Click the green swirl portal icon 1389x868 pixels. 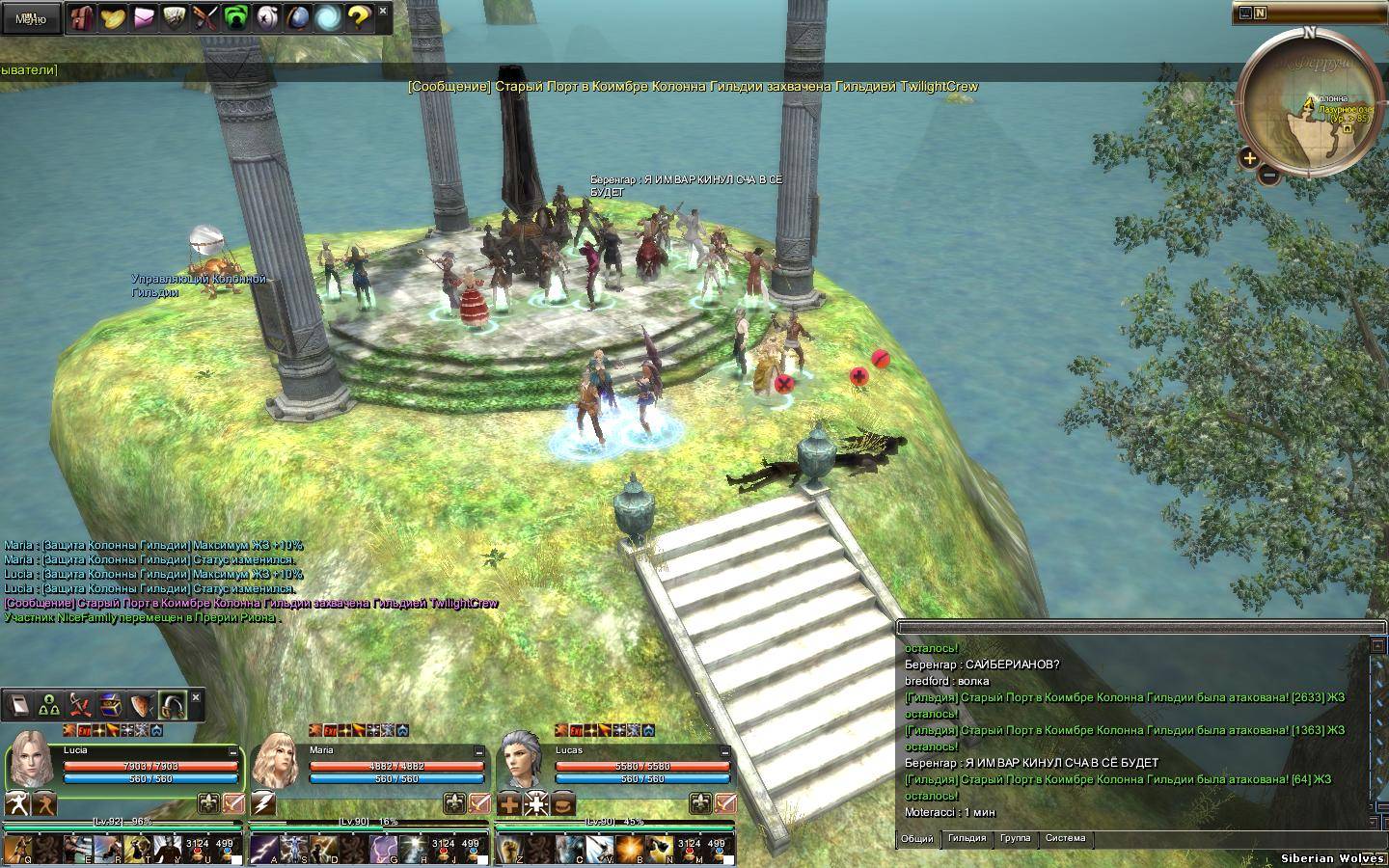pyautogui.click(x=235, y=17)
